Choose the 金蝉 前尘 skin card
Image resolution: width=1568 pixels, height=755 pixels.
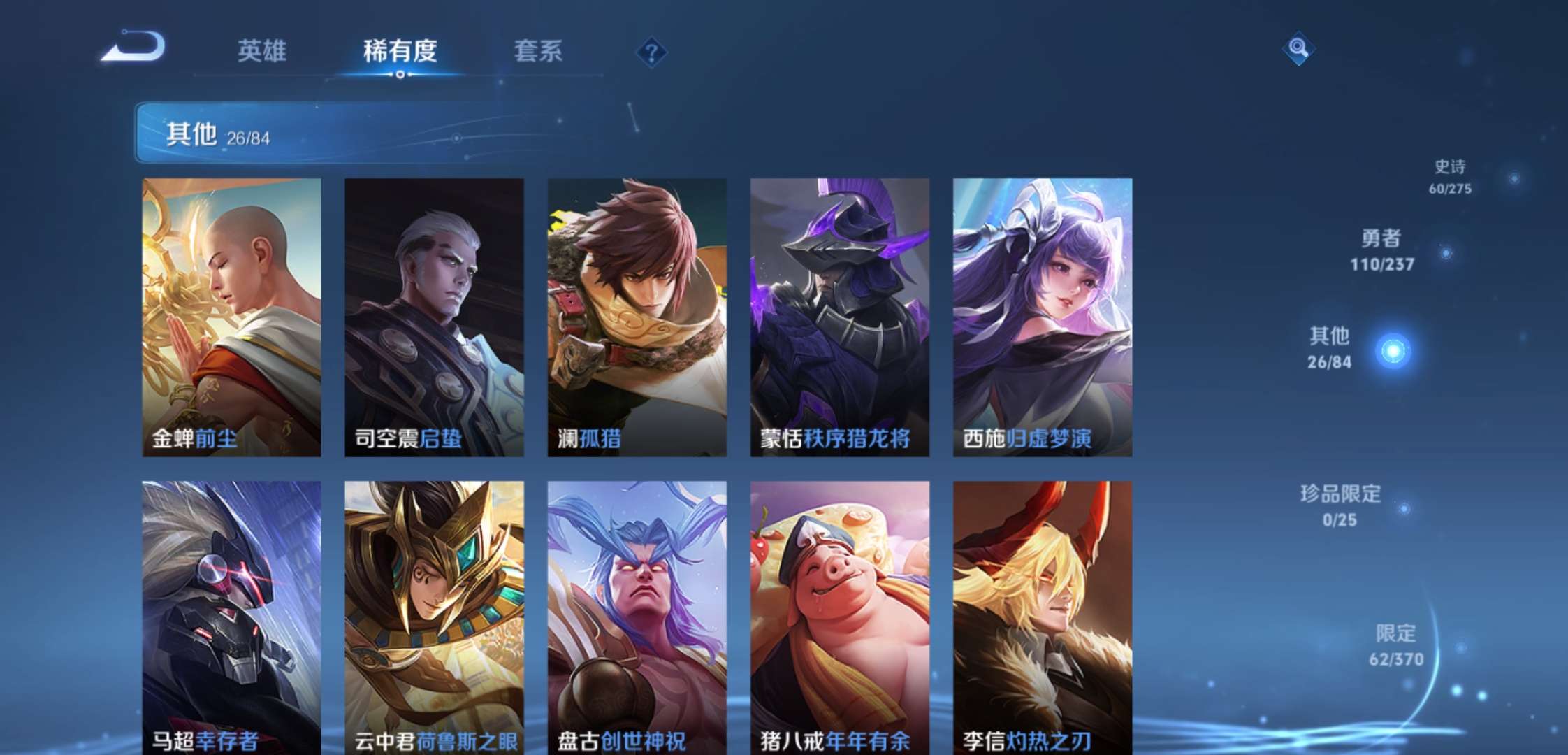(231, 317)
